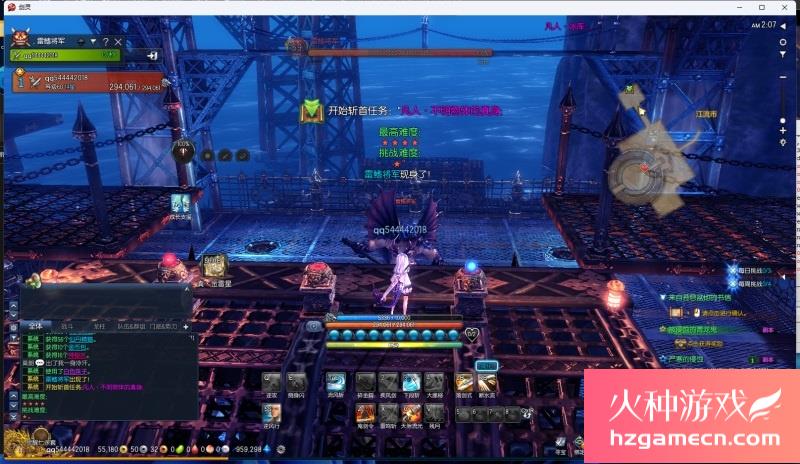This screenshot has width=800, height=464.
Task: Trigger the 大旋风光 skill
Action: click(x=411, y=411)
